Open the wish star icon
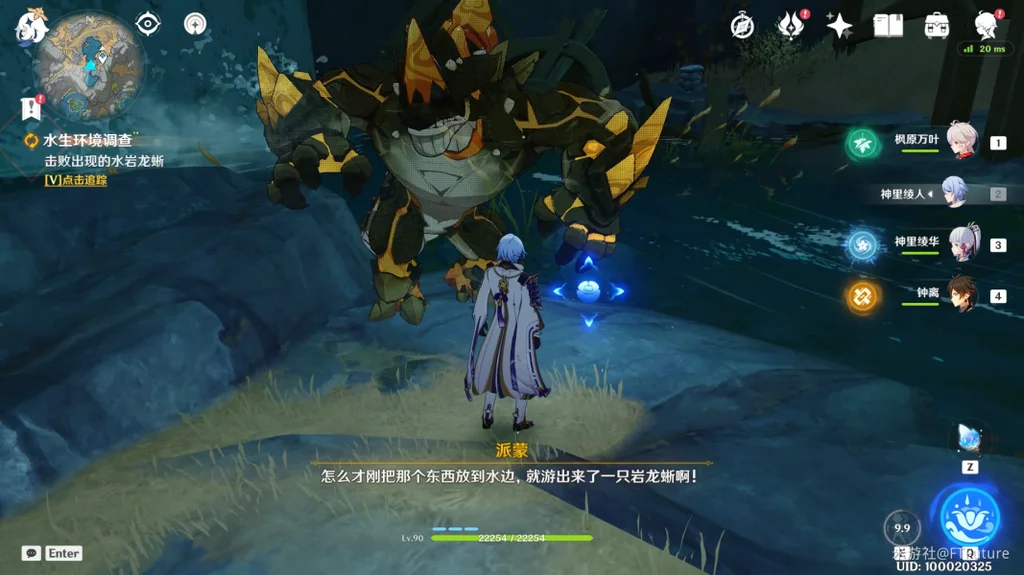The width and height of the screenshot is (1024, 575). pos(839,26)
